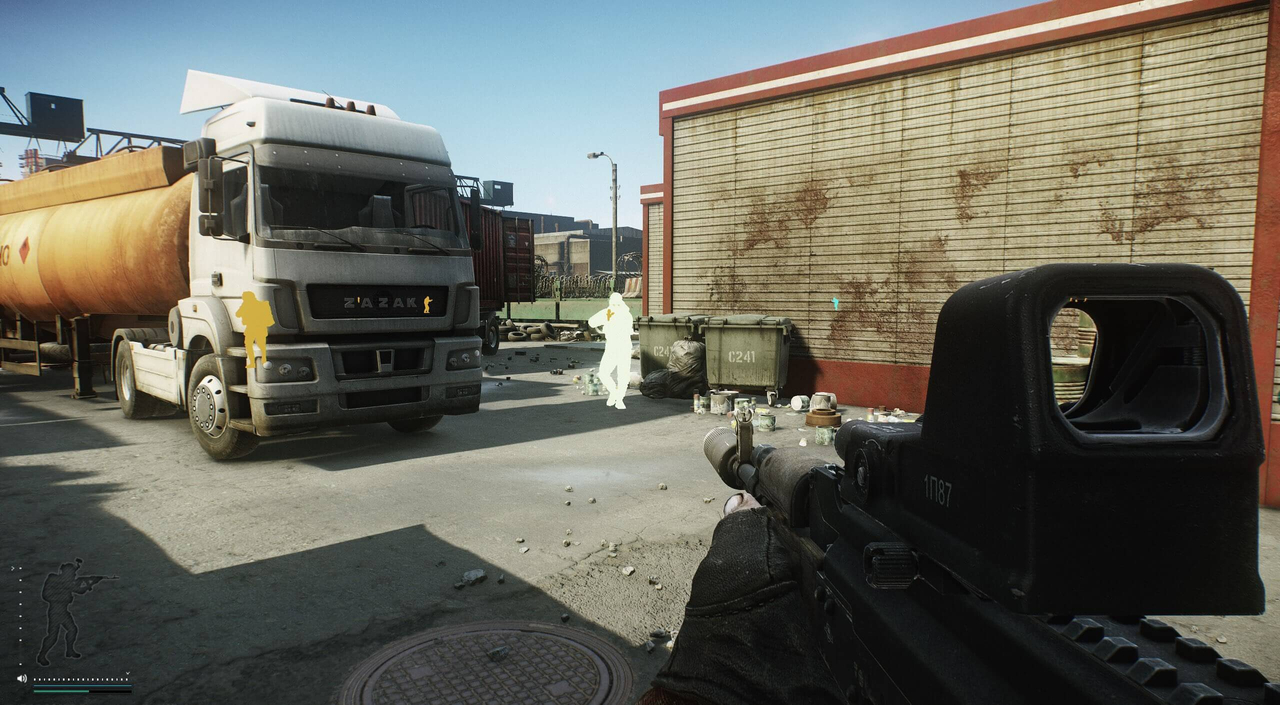Click the soldier stance silhouette indicator
Viewport: 1280px width, 705px height.
point(68,611)
